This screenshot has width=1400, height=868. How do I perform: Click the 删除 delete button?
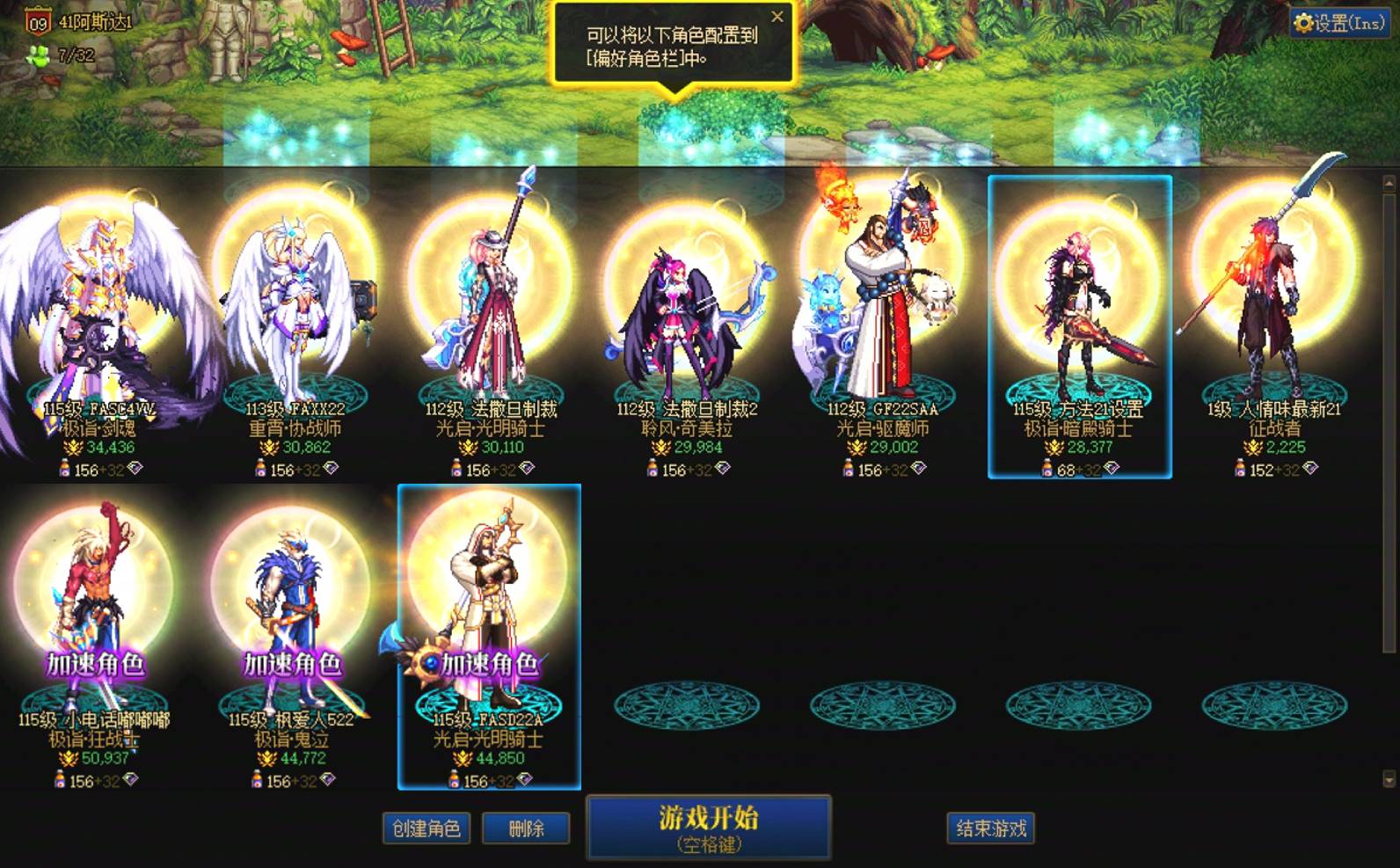coord(526,828)
